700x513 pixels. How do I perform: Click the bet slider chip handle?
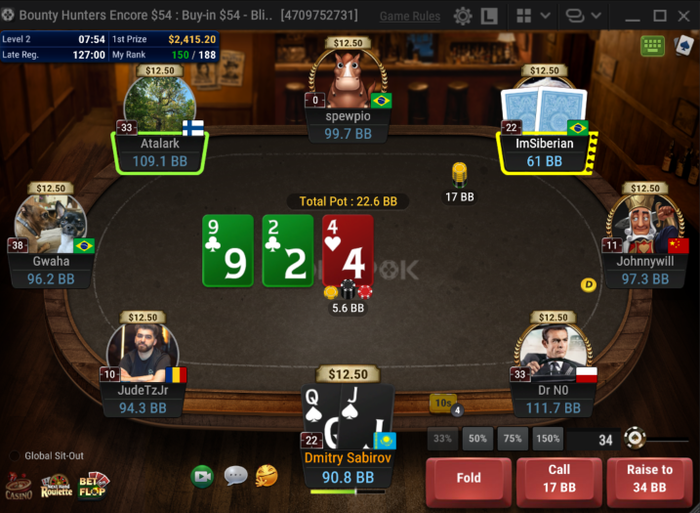(632, 437)
